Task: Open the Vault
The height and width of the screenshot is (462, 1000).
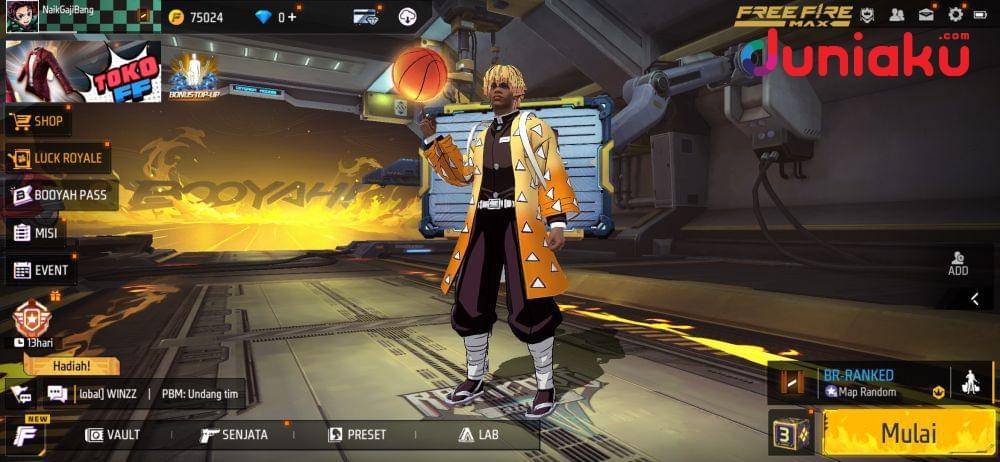Action: click(x=113, y=435)
